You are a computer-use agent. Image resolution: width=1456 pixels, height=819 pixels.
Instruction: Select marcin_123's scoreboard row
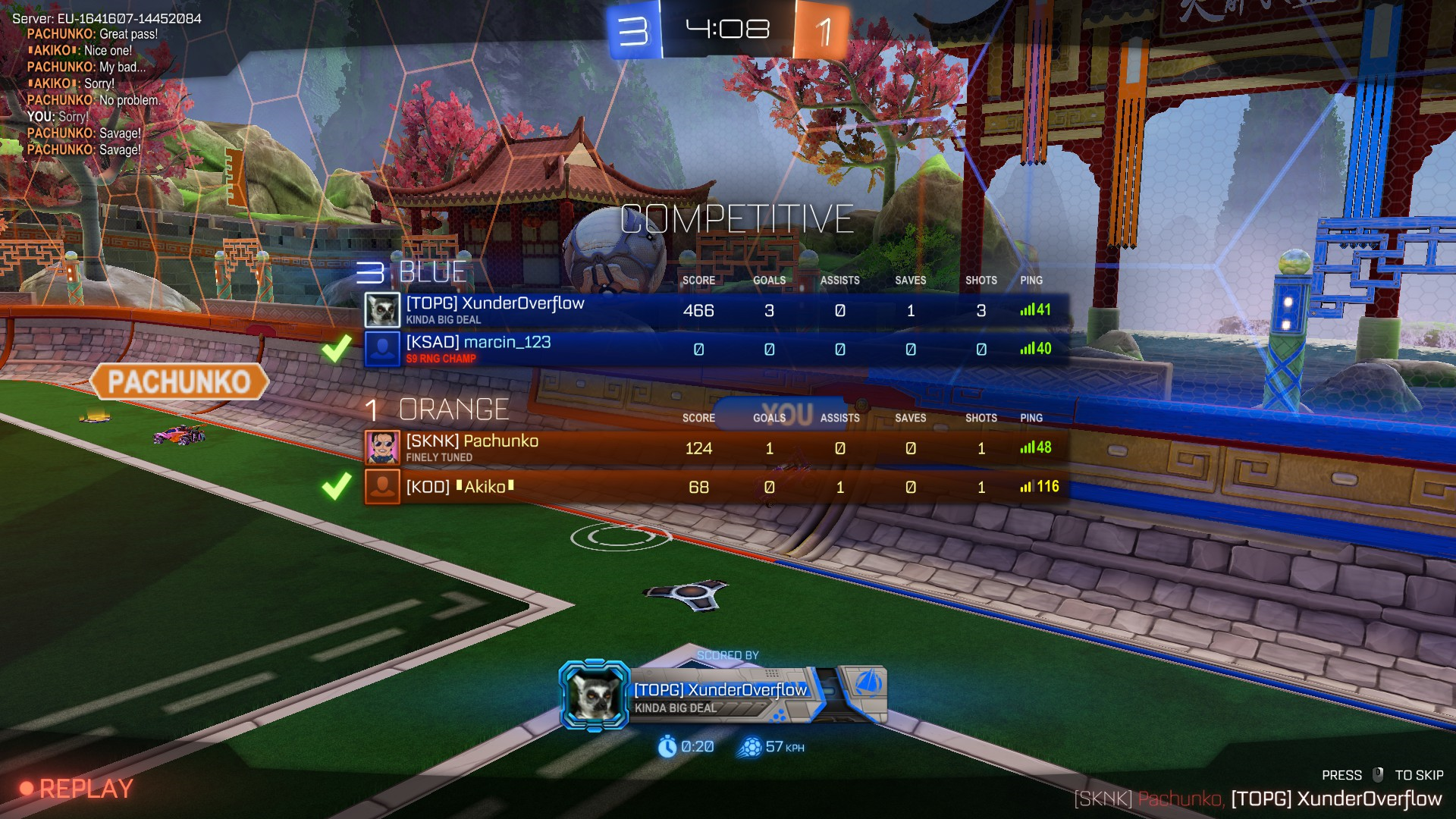[716, 349]
